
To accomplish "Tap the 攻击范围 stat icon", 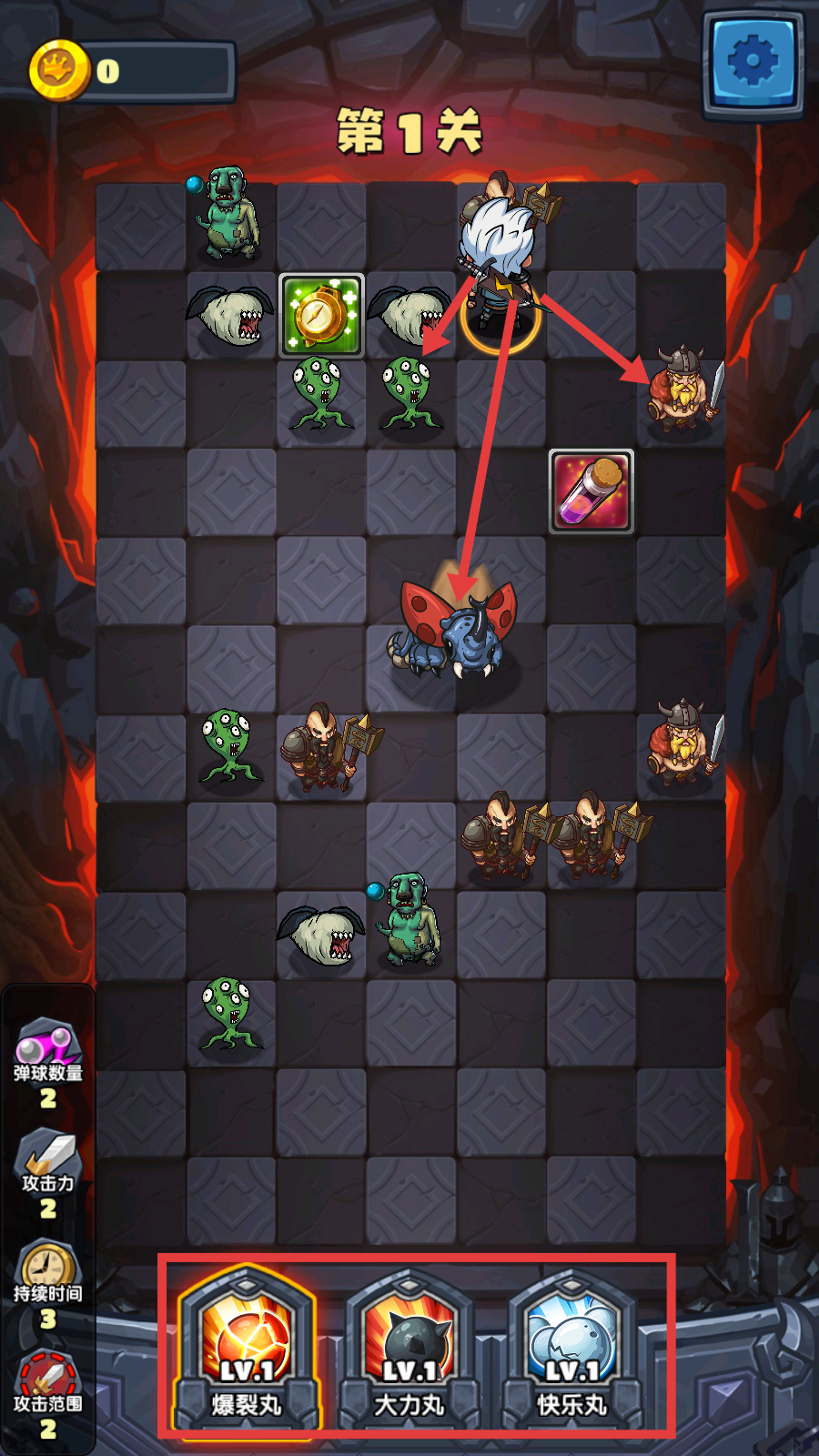I will (47, 1376).
